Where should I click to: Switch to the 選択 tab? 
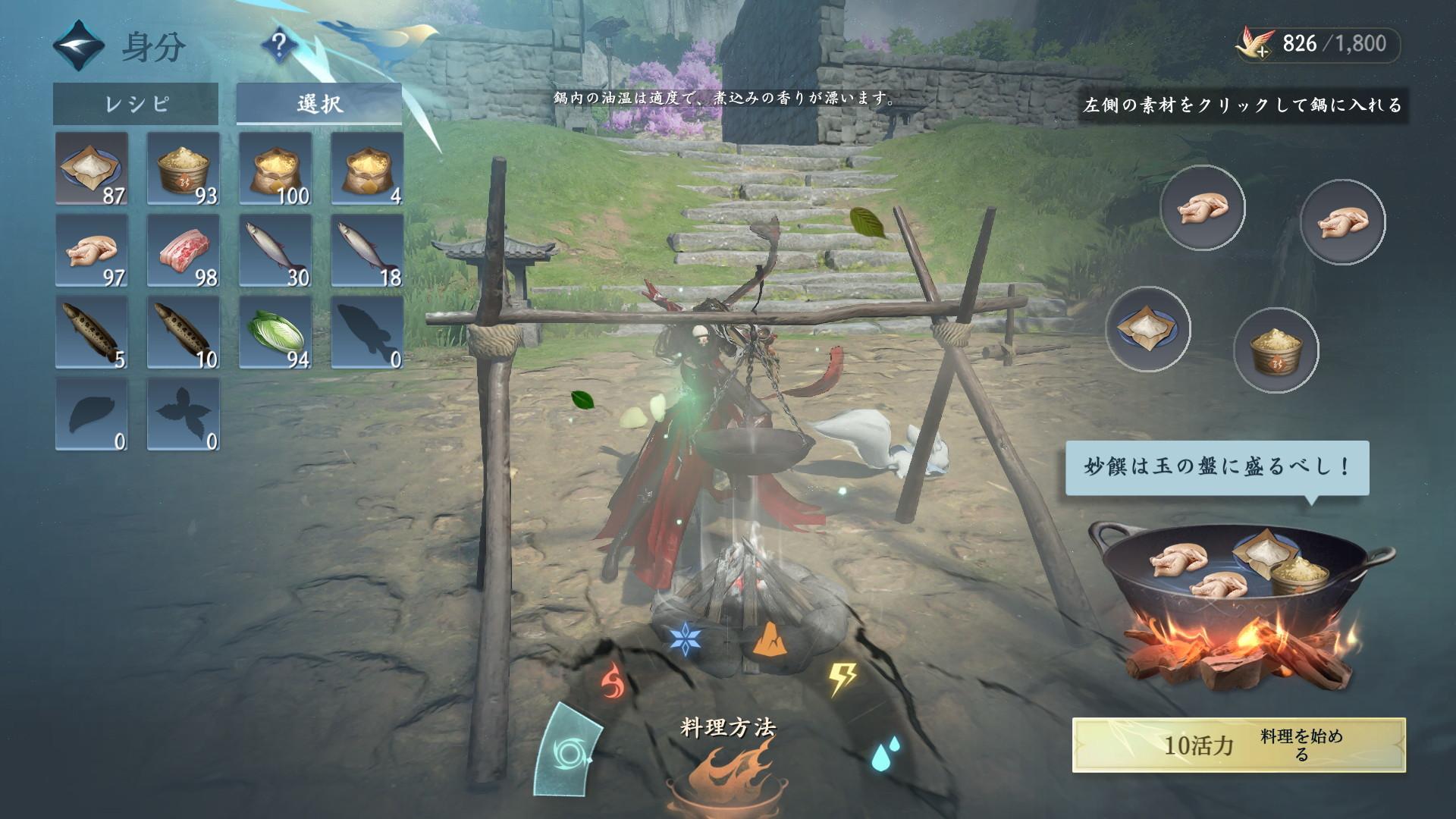pyautogui.click(x=319, y=104)
